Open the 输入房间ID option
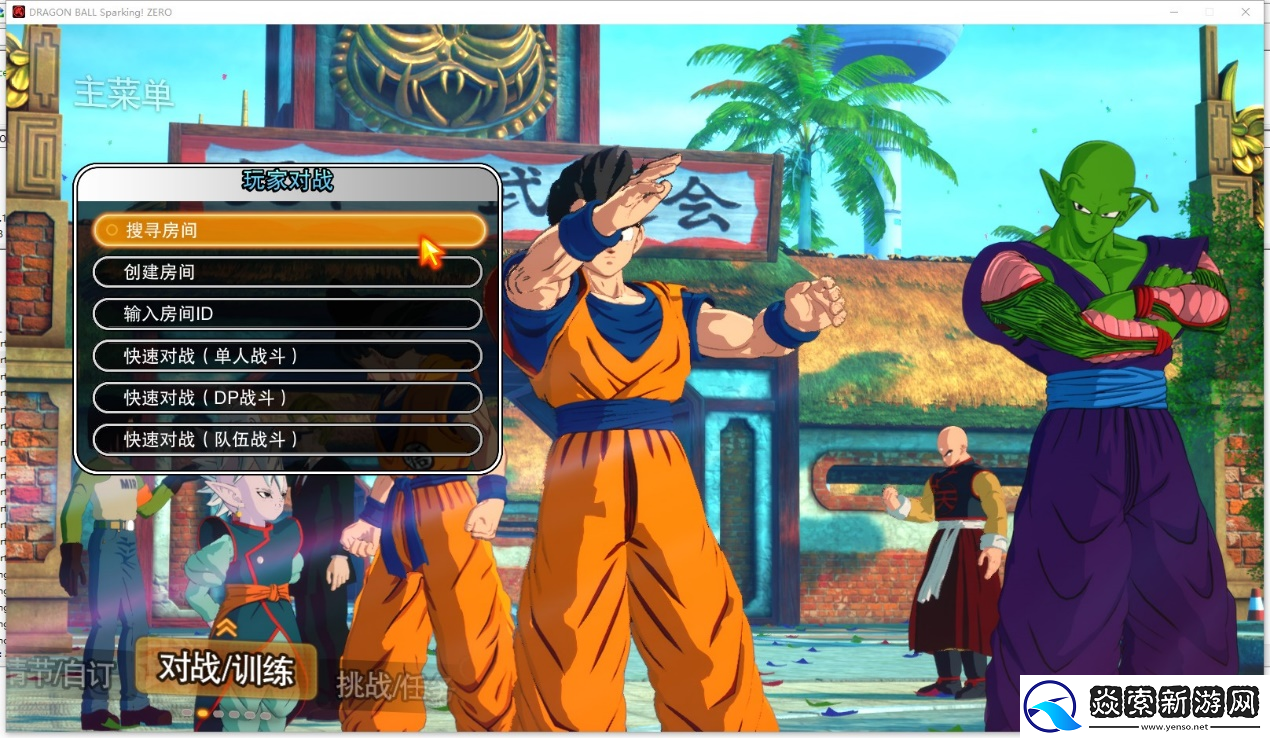 pos(288,314)
